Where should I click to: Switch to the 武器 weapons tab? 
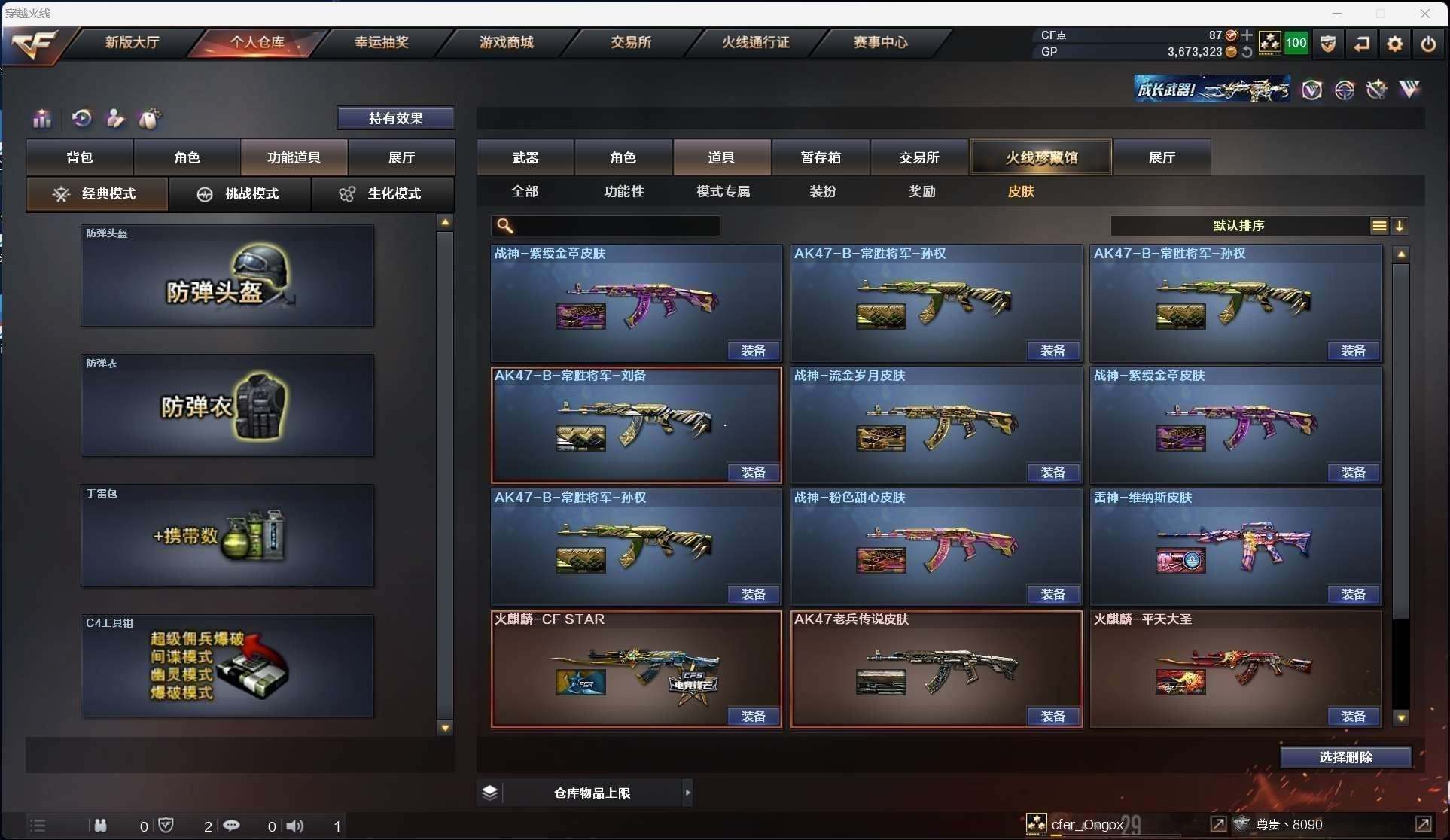525,157
